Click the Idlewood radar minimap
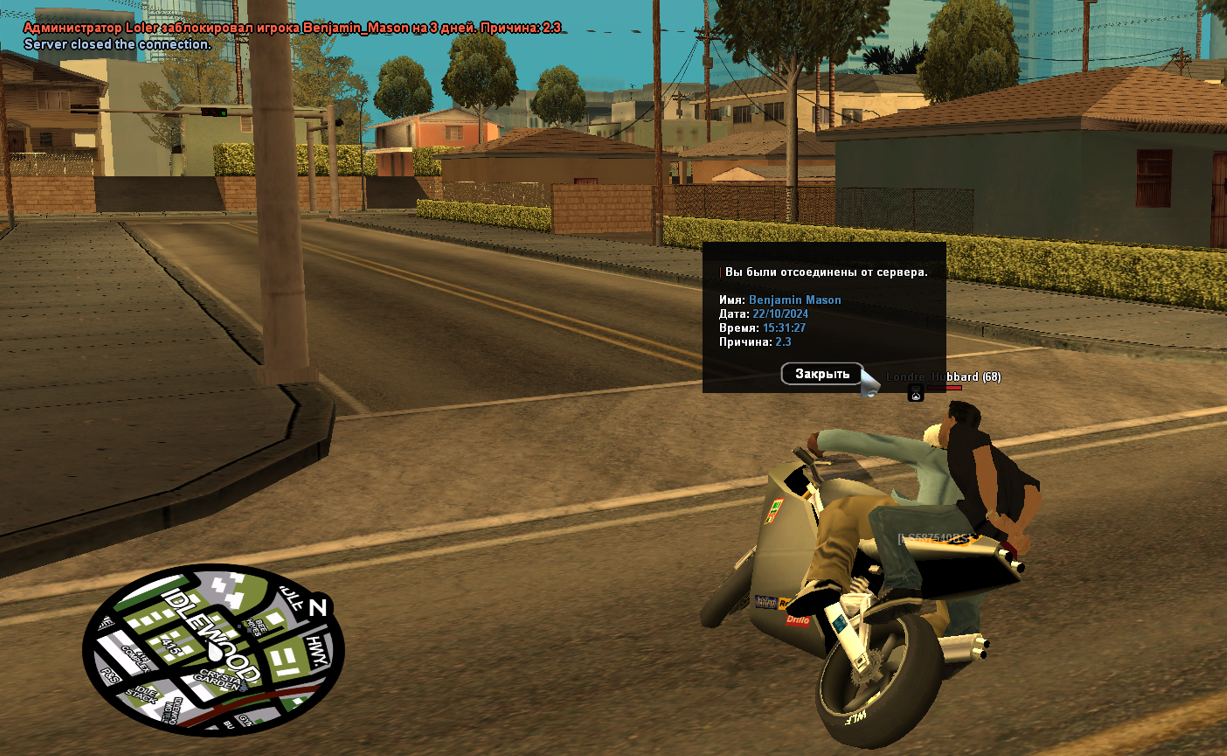 click(213, 650)
